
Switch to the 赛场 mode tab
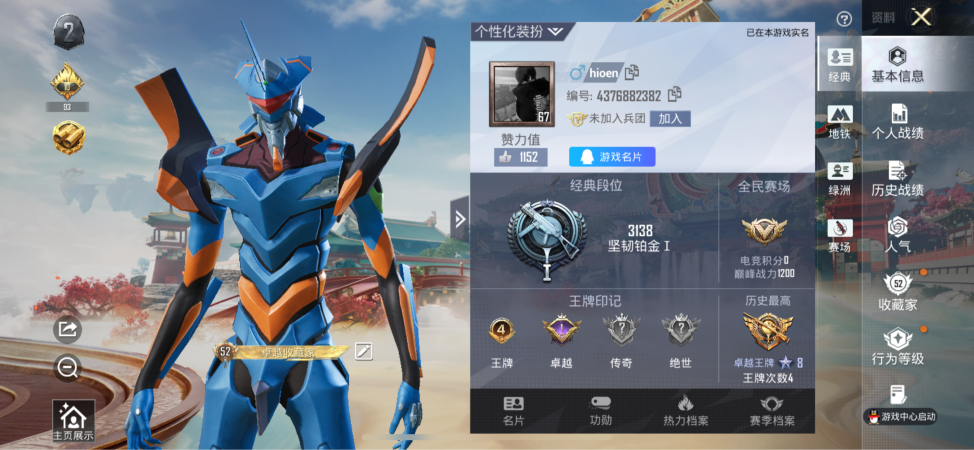[839, 235]
